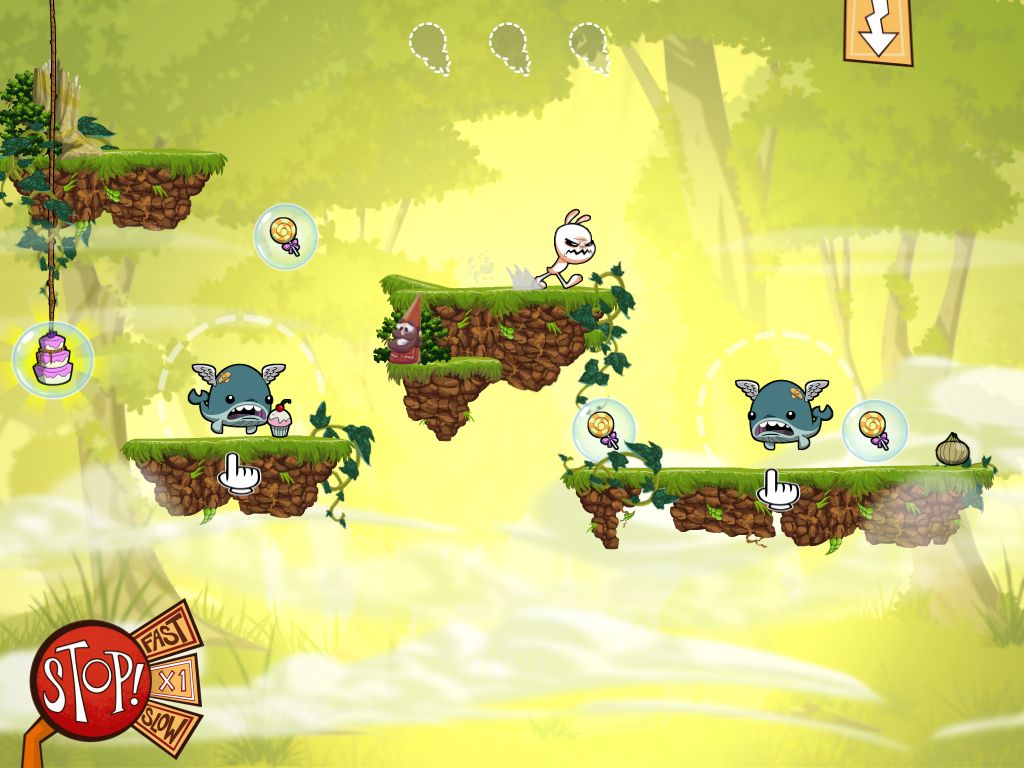Set game speed to FAST
The width and height of the screenshot is (1024, 768).
click(x=163, y=633)
